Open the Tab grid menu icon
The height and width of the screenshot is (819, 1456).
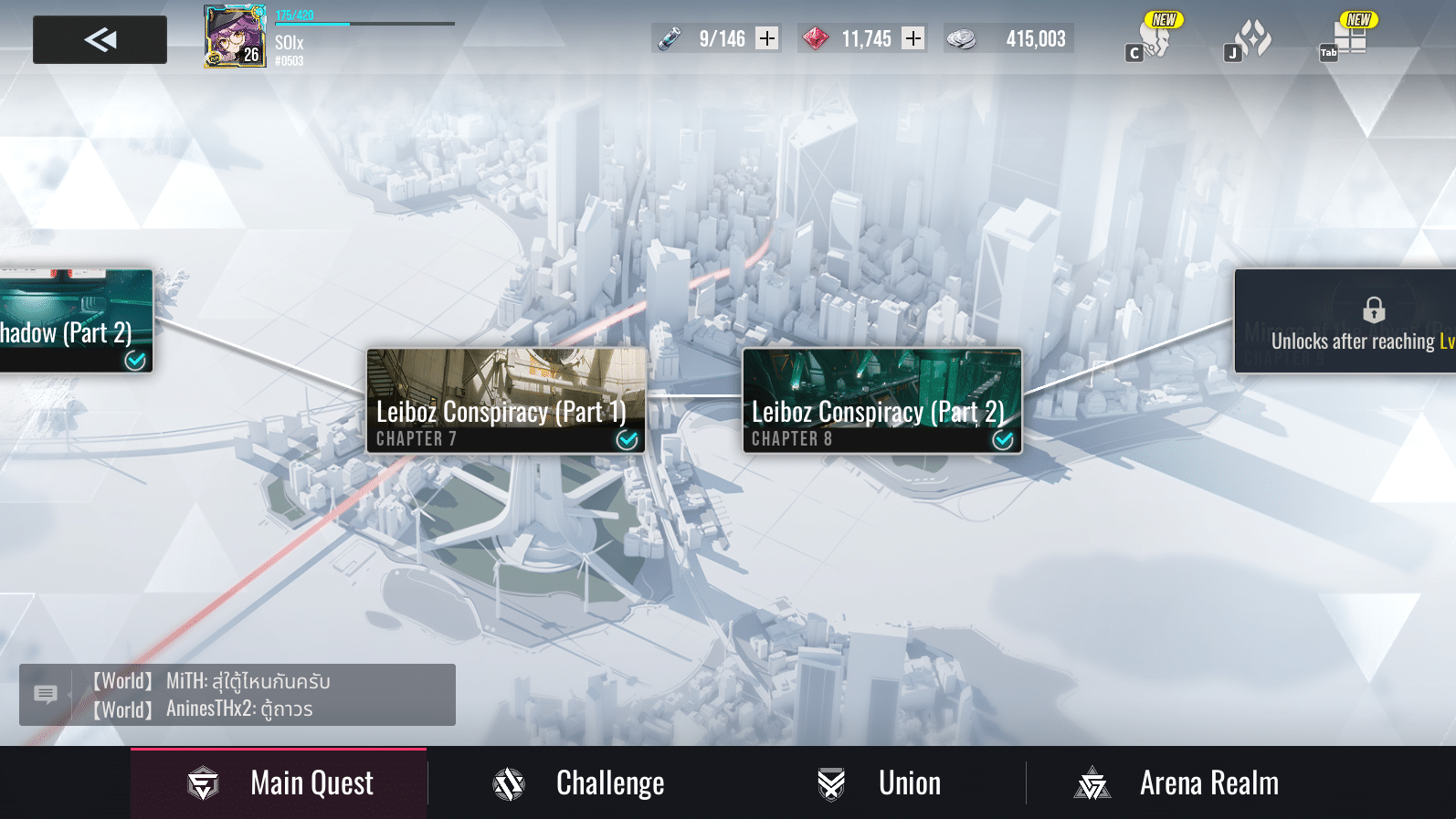pos(1346,39)
